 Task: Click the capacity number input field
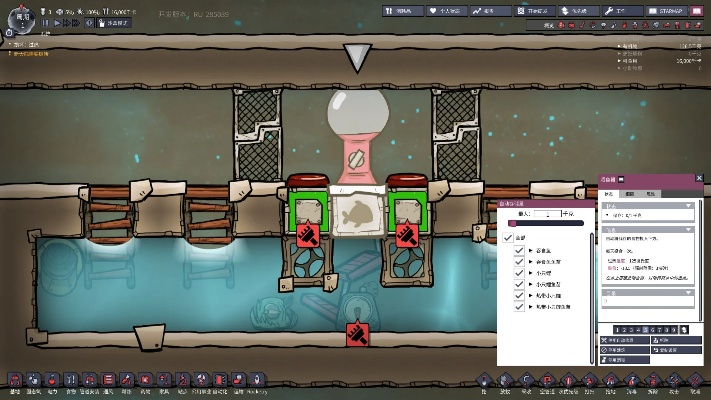(x=548, y=213)
